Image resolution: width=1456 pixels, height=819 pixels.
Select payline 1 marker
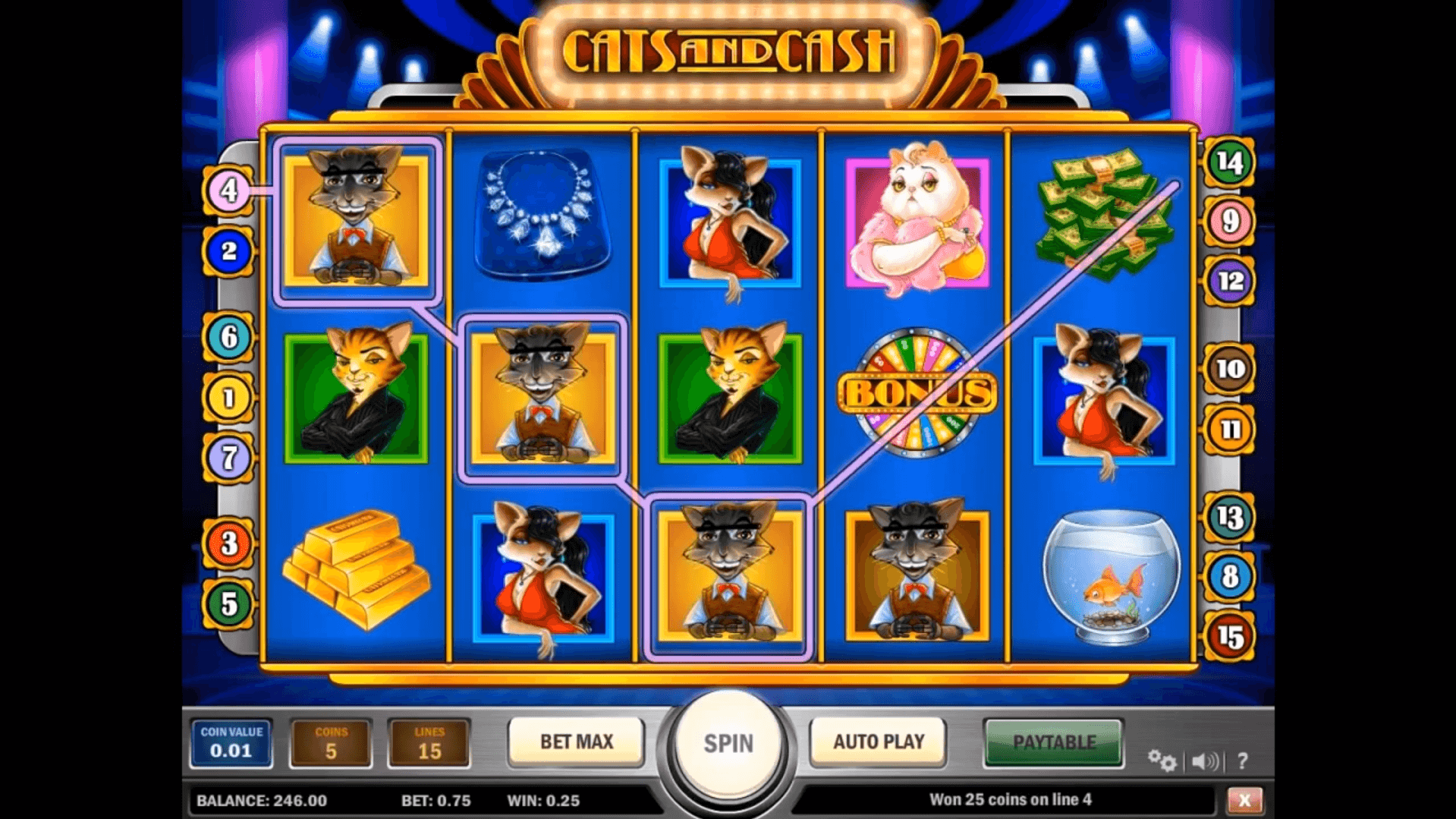point(228,397)
